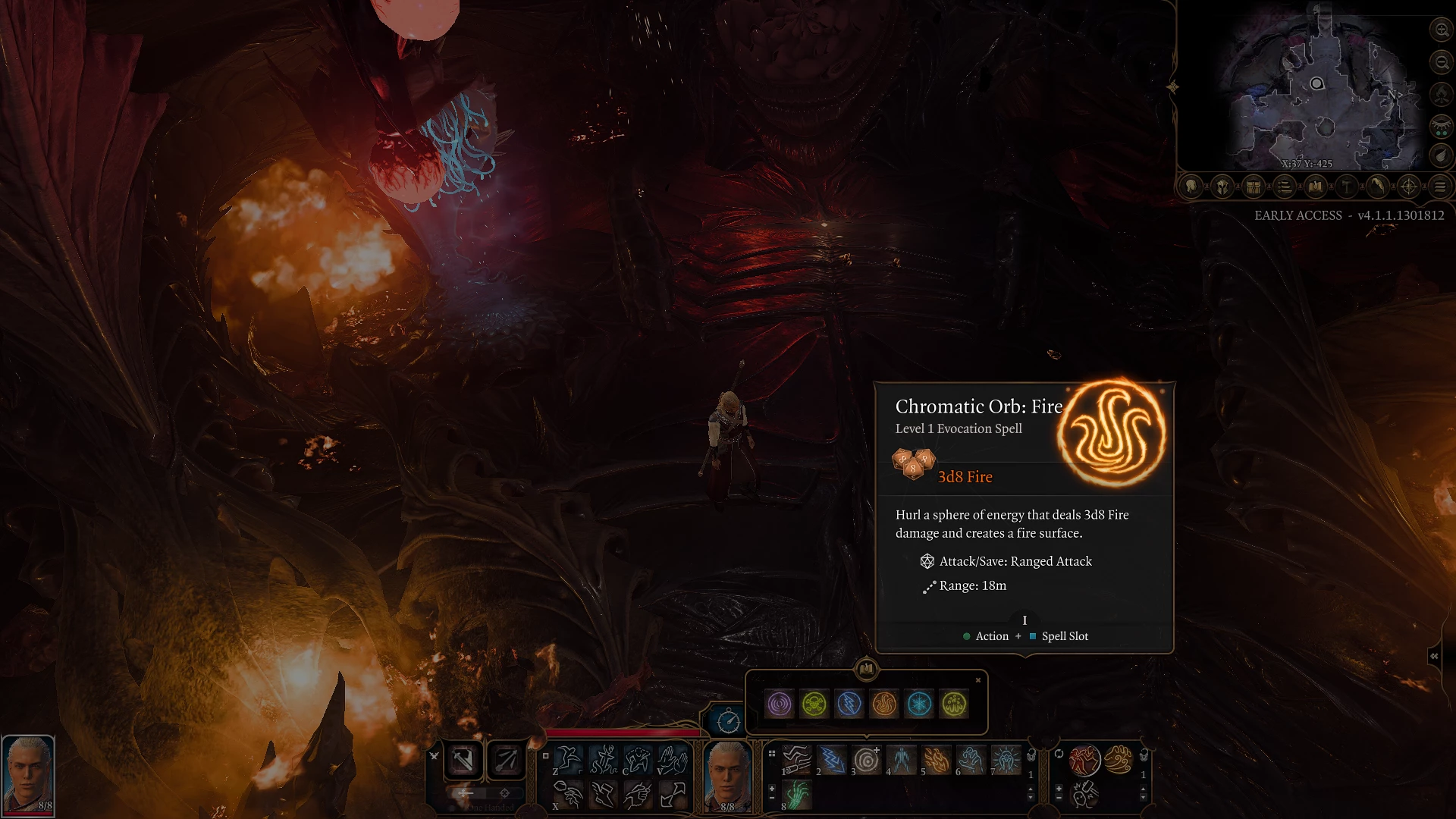
Task: Select the character portrait in party panel
Action: click(x=28, y=773)
